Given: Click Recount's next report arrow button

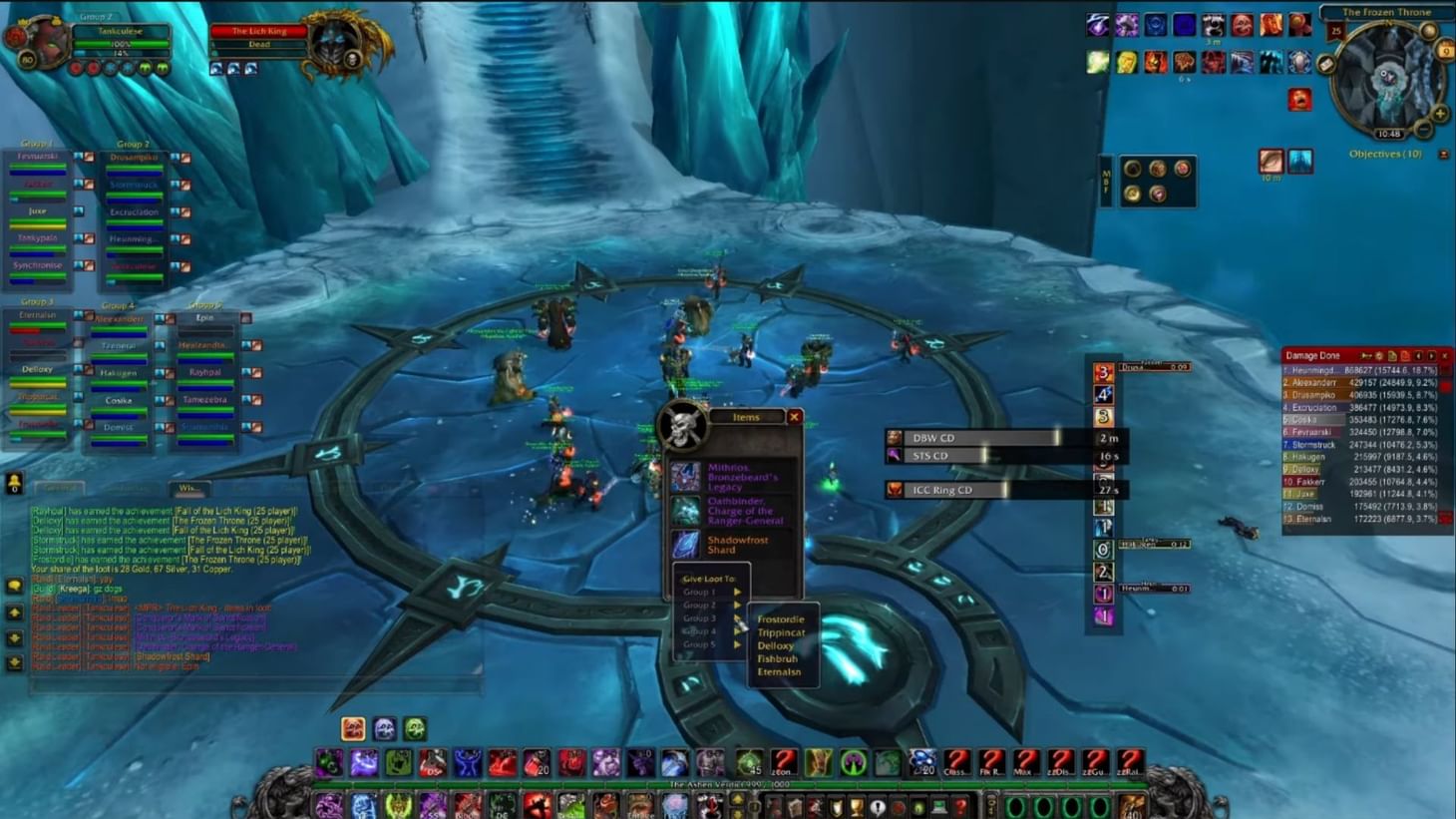Looking at the screenshot, I should tap(1431, 355).
